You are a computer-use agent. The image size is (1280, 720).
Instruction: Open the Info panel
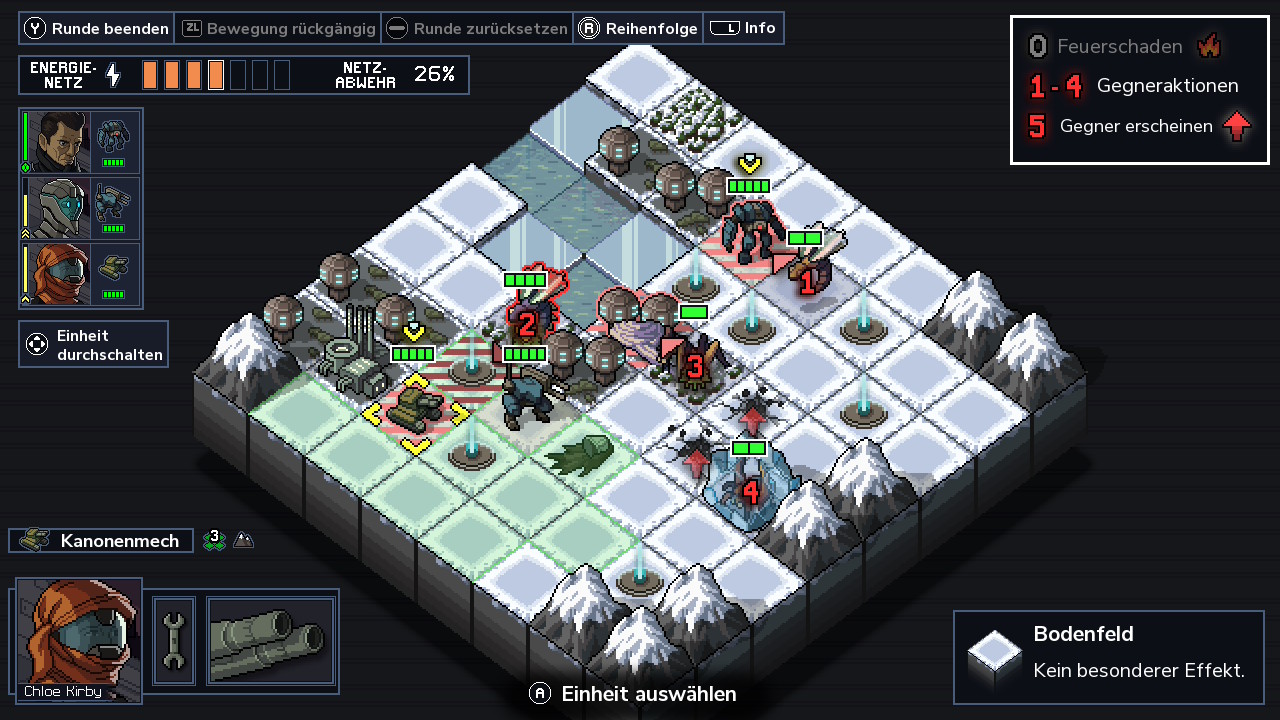click(x=744, y=28)
